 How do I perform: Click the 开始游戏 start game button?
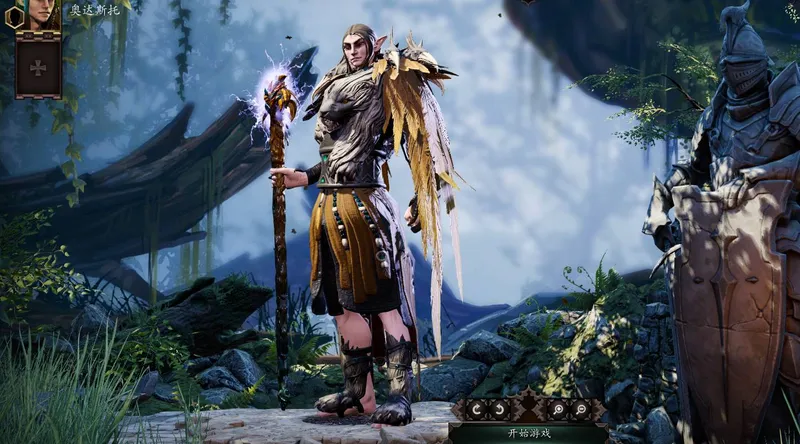click(x=528, y=434)
